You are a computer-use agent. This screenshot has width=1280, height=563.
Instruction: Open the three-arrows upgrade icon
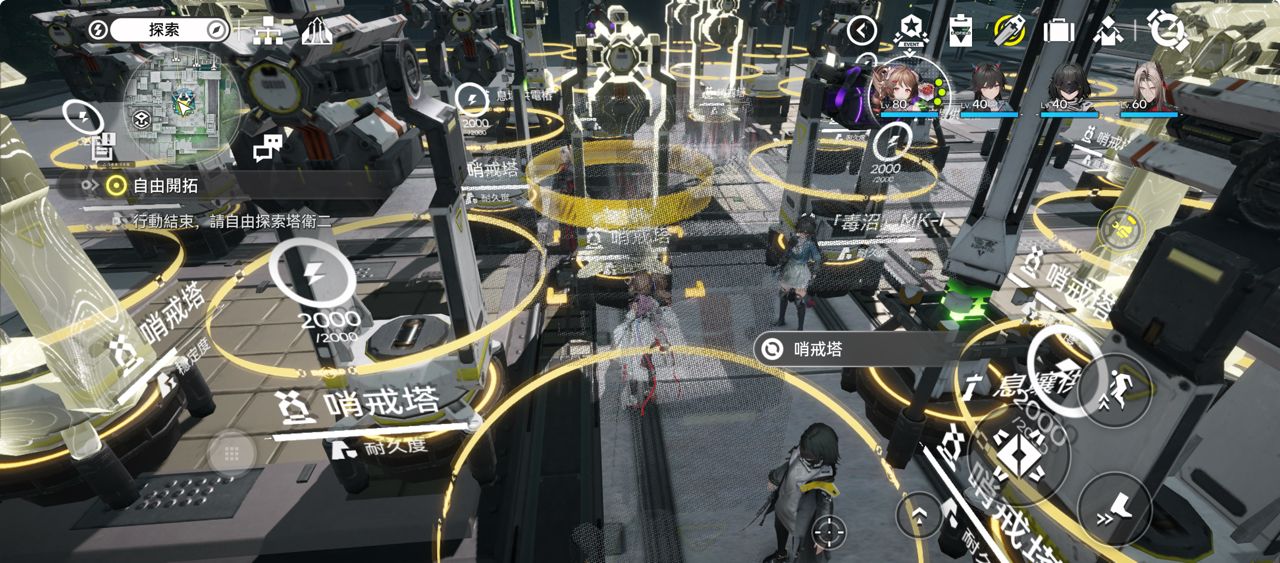point(316,31)
